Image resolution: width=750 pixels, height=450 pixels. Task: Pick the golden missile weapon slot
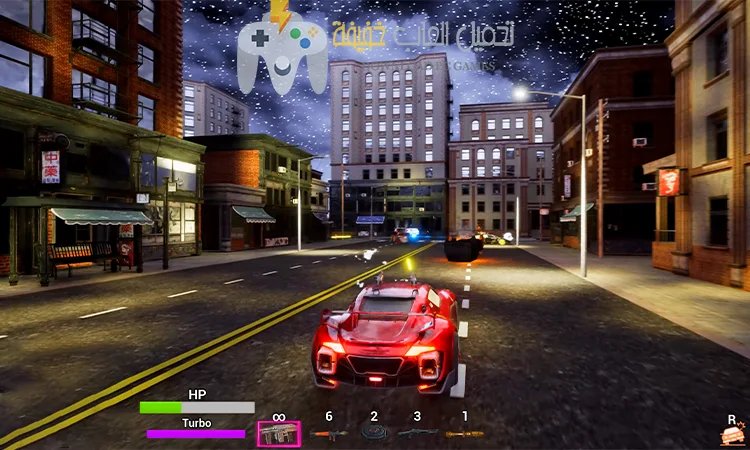tap(464, 433)
